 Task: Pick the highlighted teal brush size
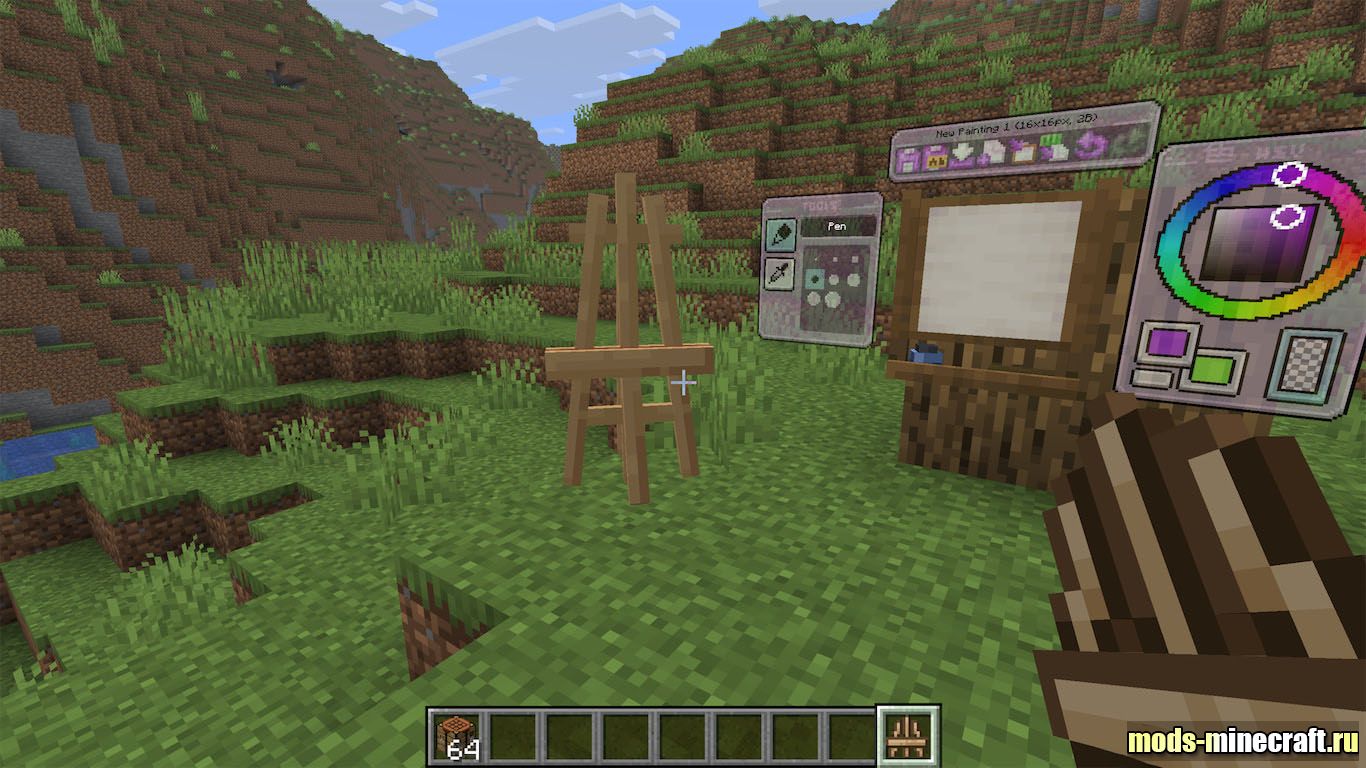click(815, 280)
